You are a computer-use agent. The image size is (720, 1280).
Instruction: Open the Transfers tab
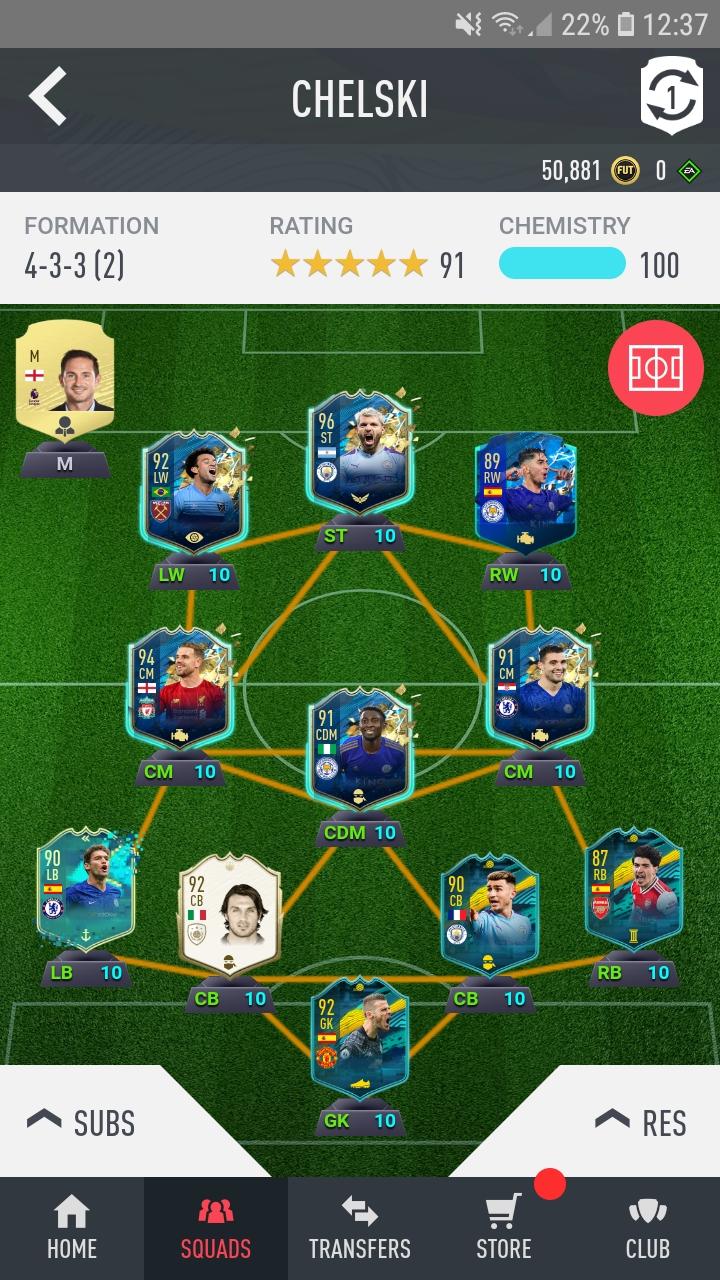coord(360,1230)
